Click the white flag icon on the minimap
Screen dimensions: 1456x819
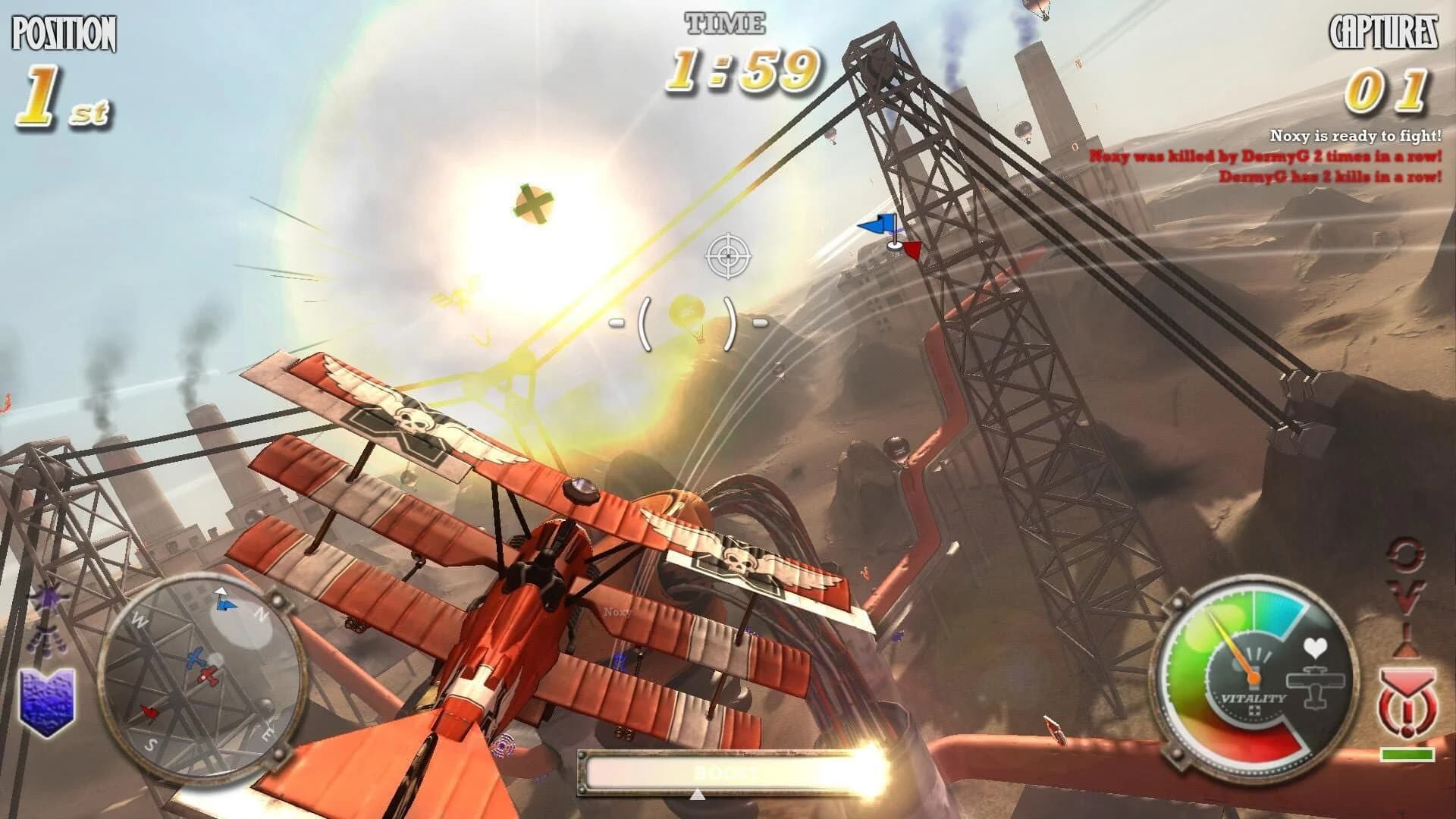(x=220, y=591)
